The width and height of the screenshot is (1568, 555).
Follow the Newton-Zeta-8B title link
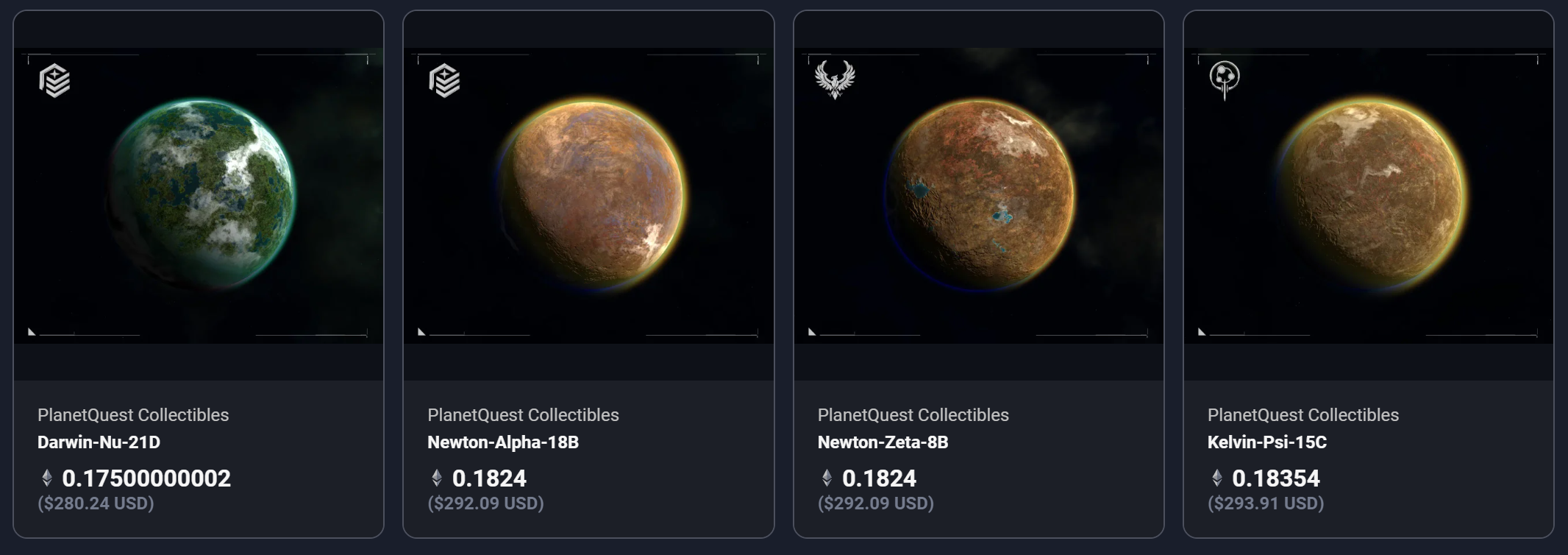(x=883, y=442)
